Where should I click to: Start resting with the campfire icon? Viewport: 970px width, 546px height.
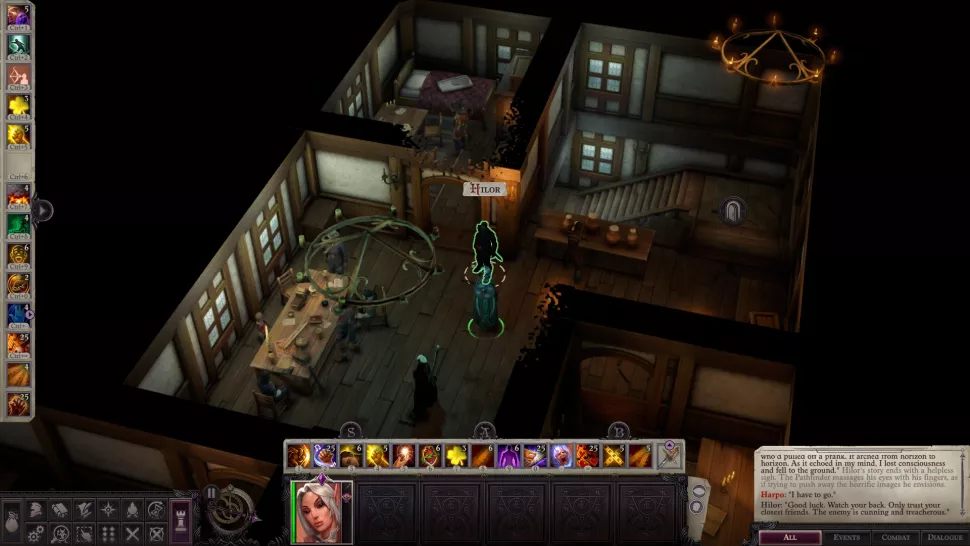click(131, 510)
